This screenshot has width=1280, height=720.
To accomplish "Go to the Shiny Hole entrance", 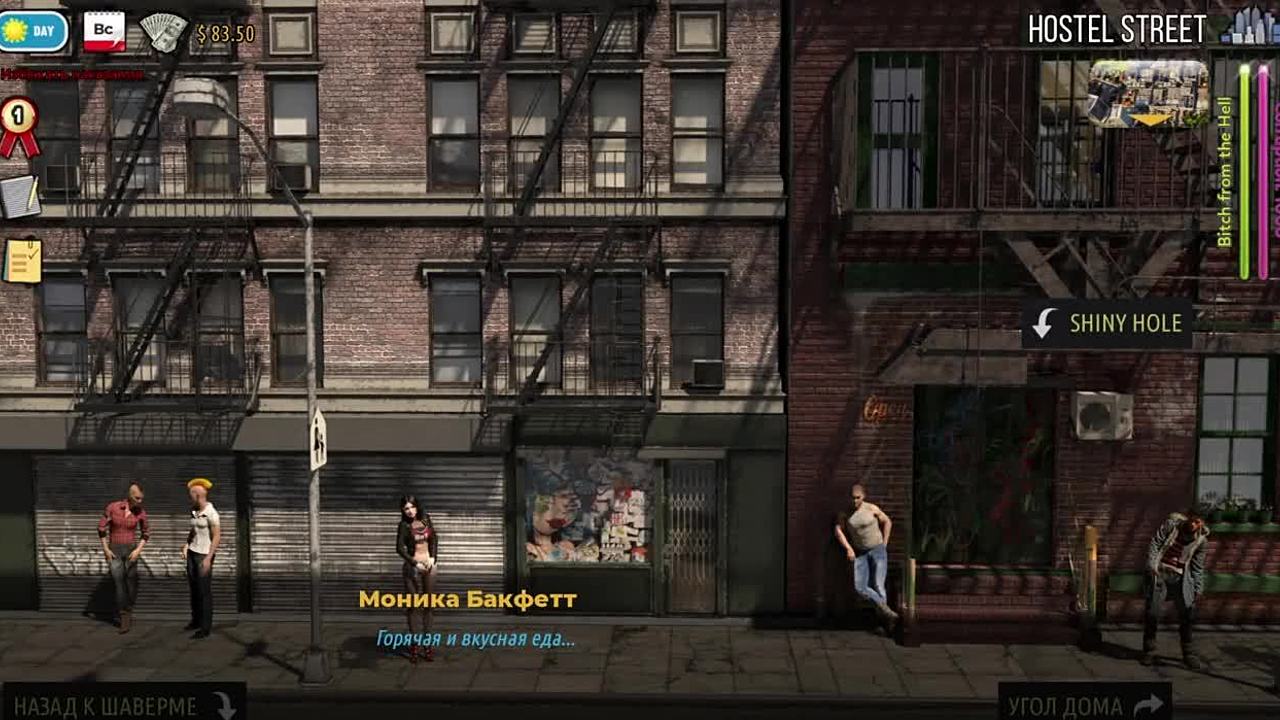I will pyautogui.click(x=1107, y=323).
